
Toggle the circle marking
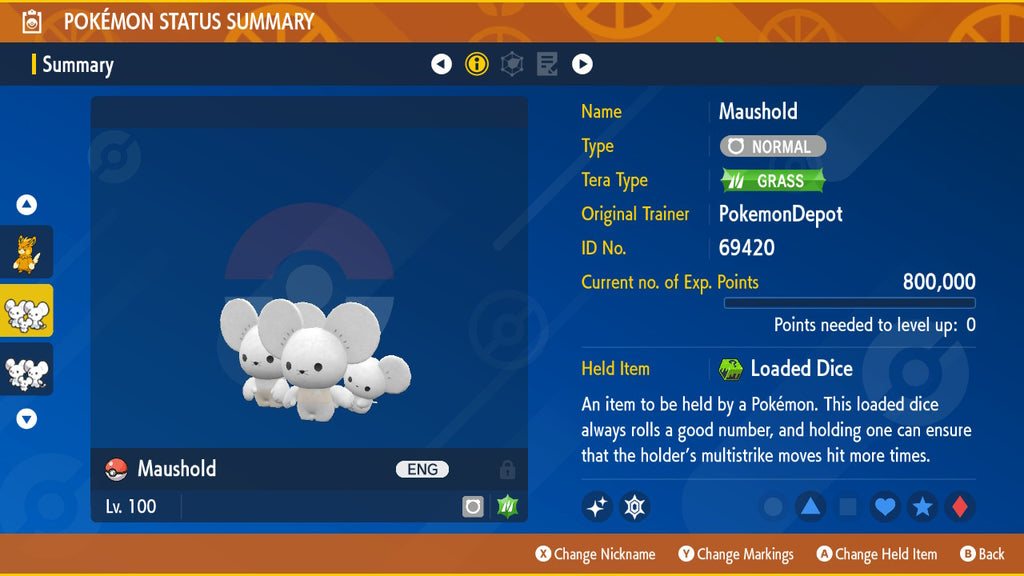point(773,507)
